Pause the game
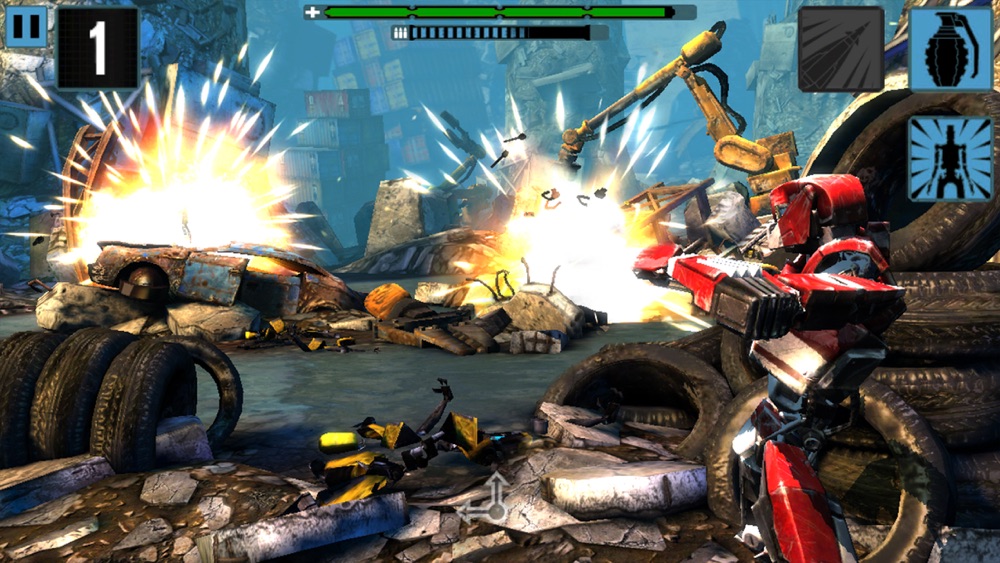The image size is (1000, 563). (x=26, y=26)
